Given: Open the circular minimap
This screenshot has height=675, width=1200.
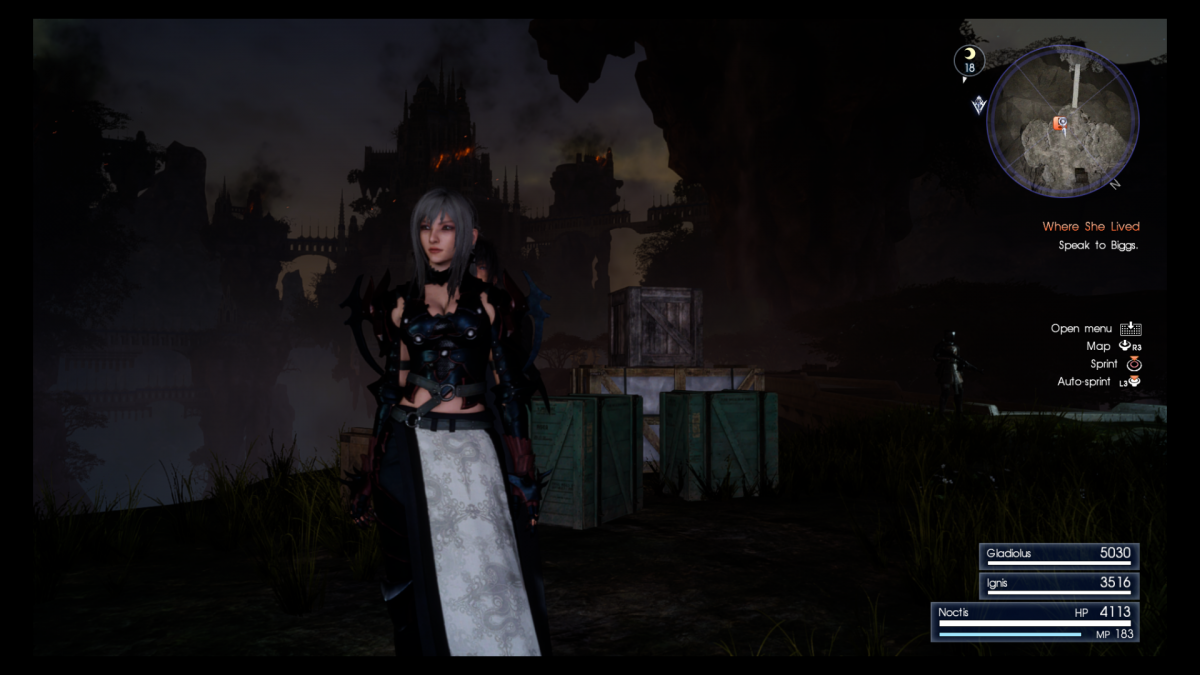Looking at the screenshot, I should point(1062,123).
